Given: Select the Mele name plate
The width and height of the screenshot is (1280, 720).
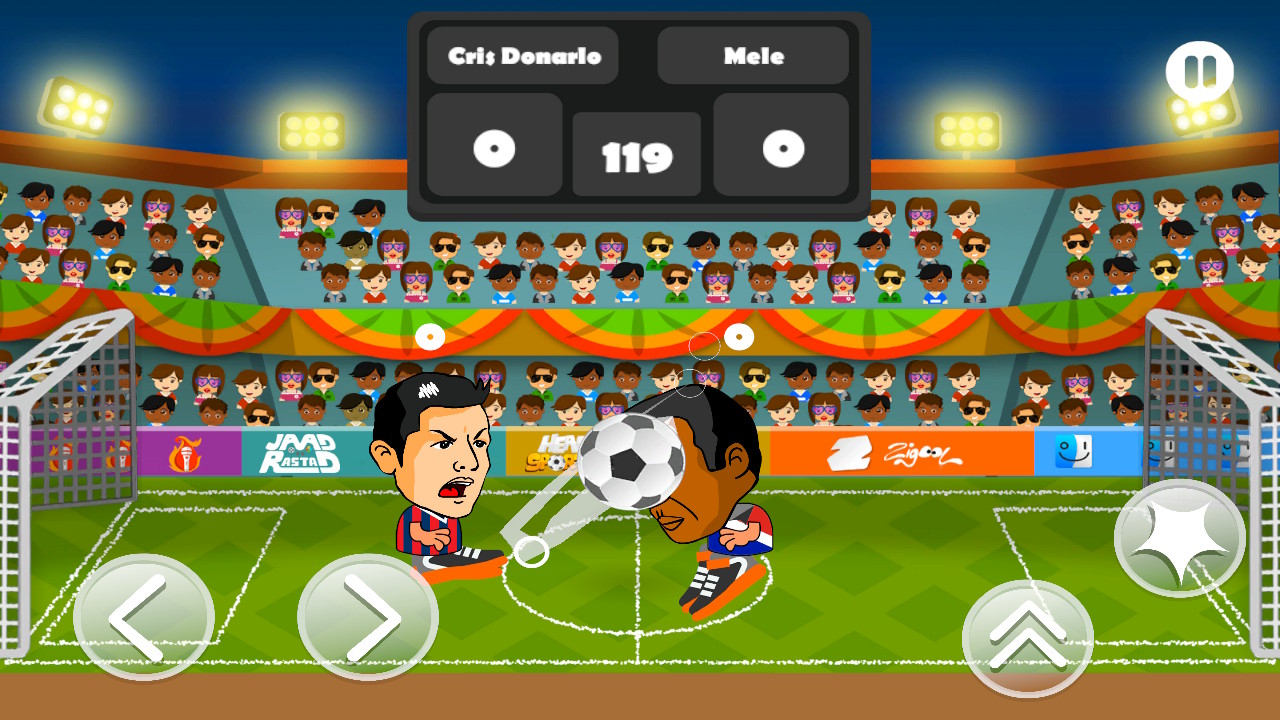Looking at the screenshot, I should point(753,56).
